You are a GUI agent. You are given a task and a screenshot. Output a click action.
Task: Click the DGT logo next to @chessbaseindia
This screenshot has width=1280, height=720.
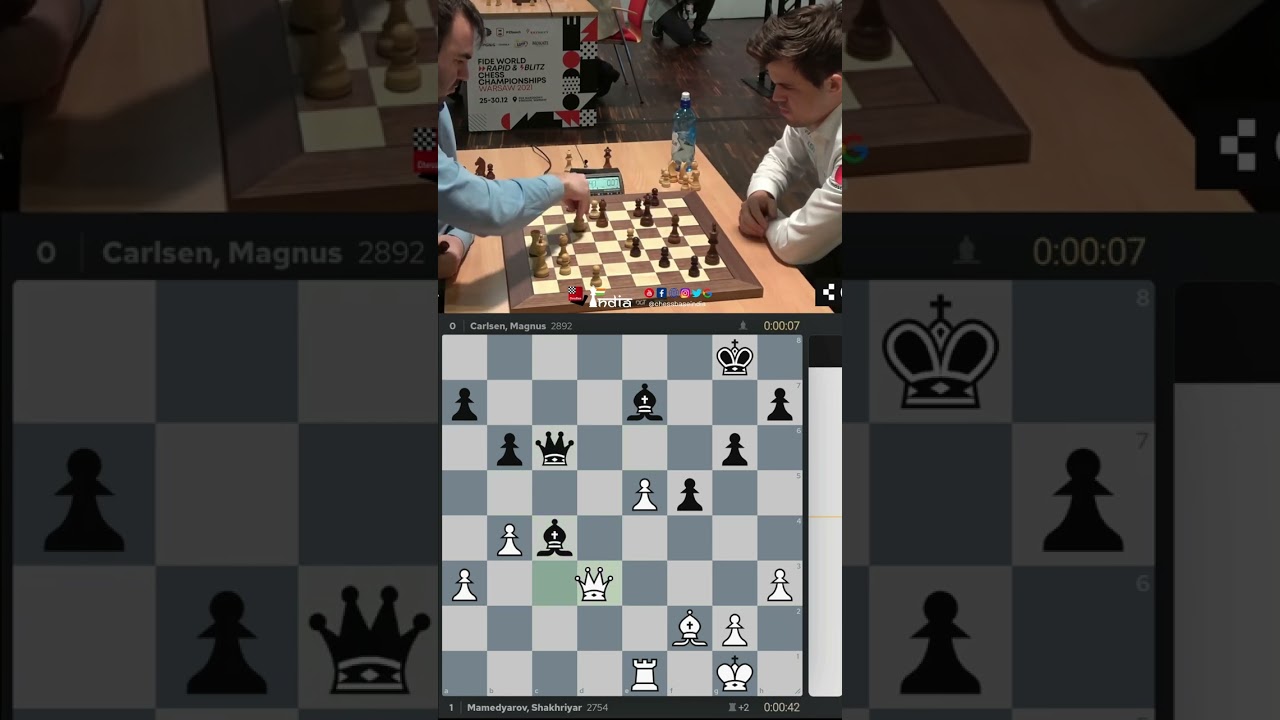640,301
